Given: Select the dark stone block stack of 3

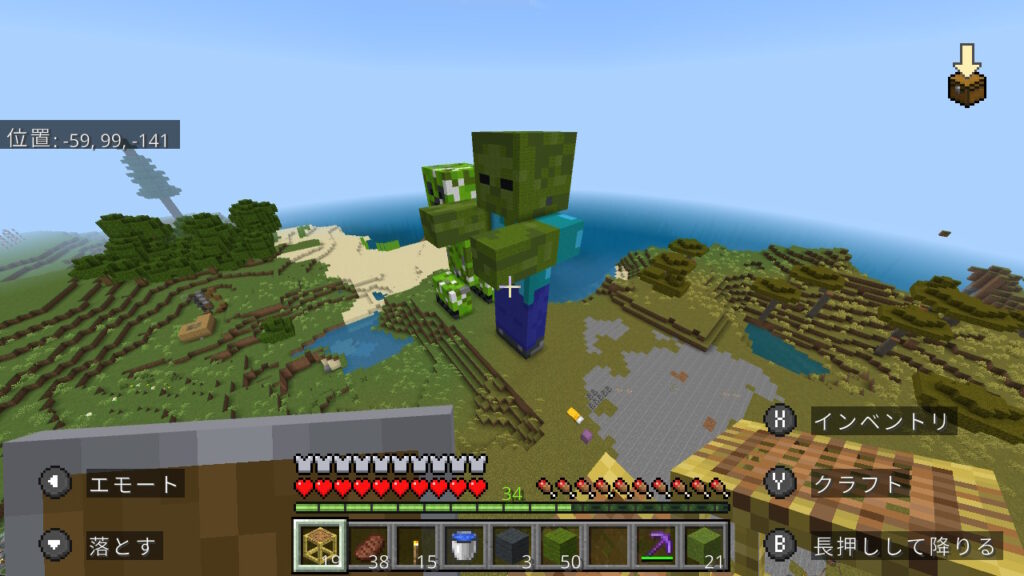Looking at the screenshot, I should (511, 545).
